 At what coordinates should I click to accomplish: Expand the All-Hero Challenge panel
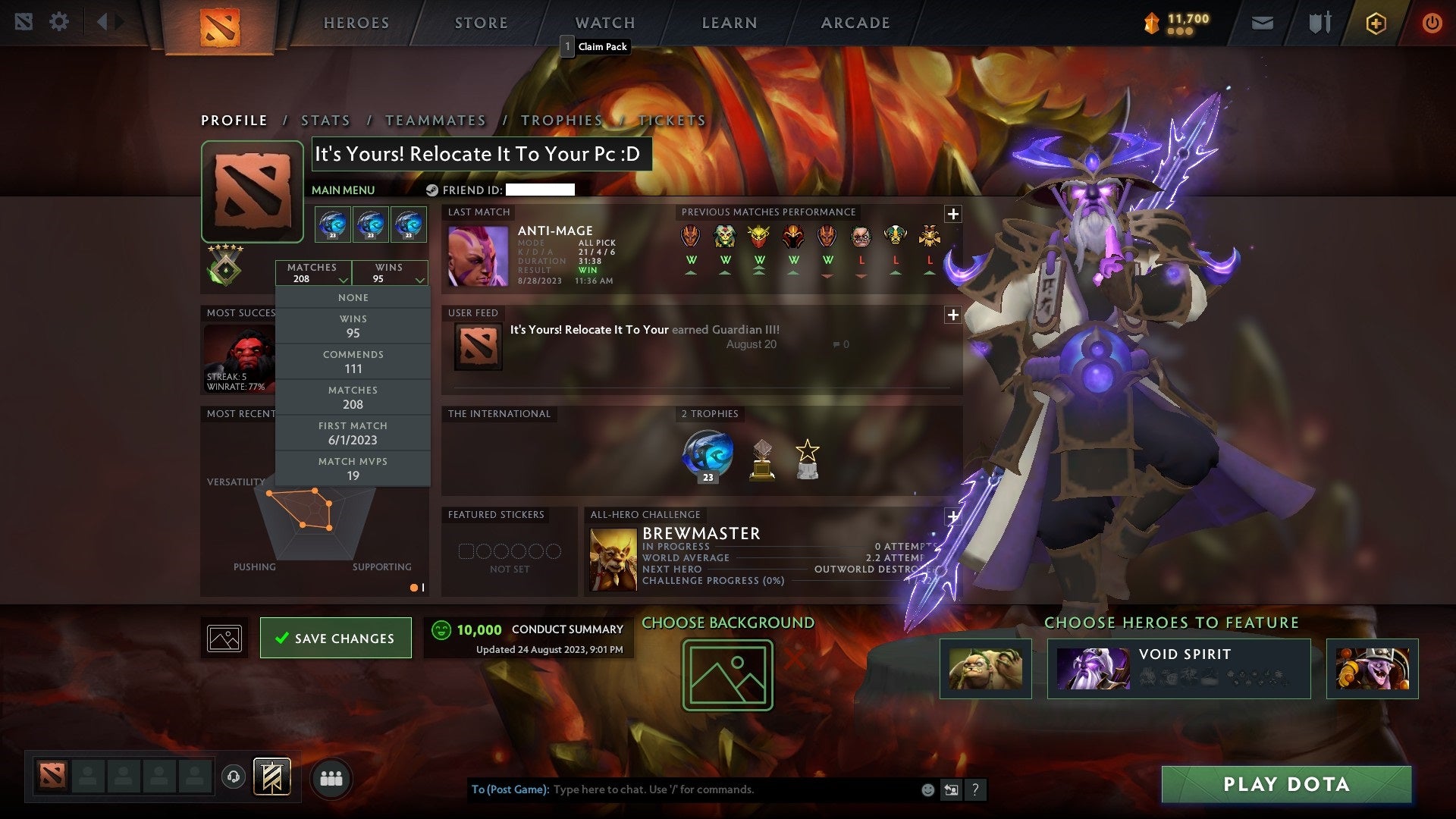(952, 516)
